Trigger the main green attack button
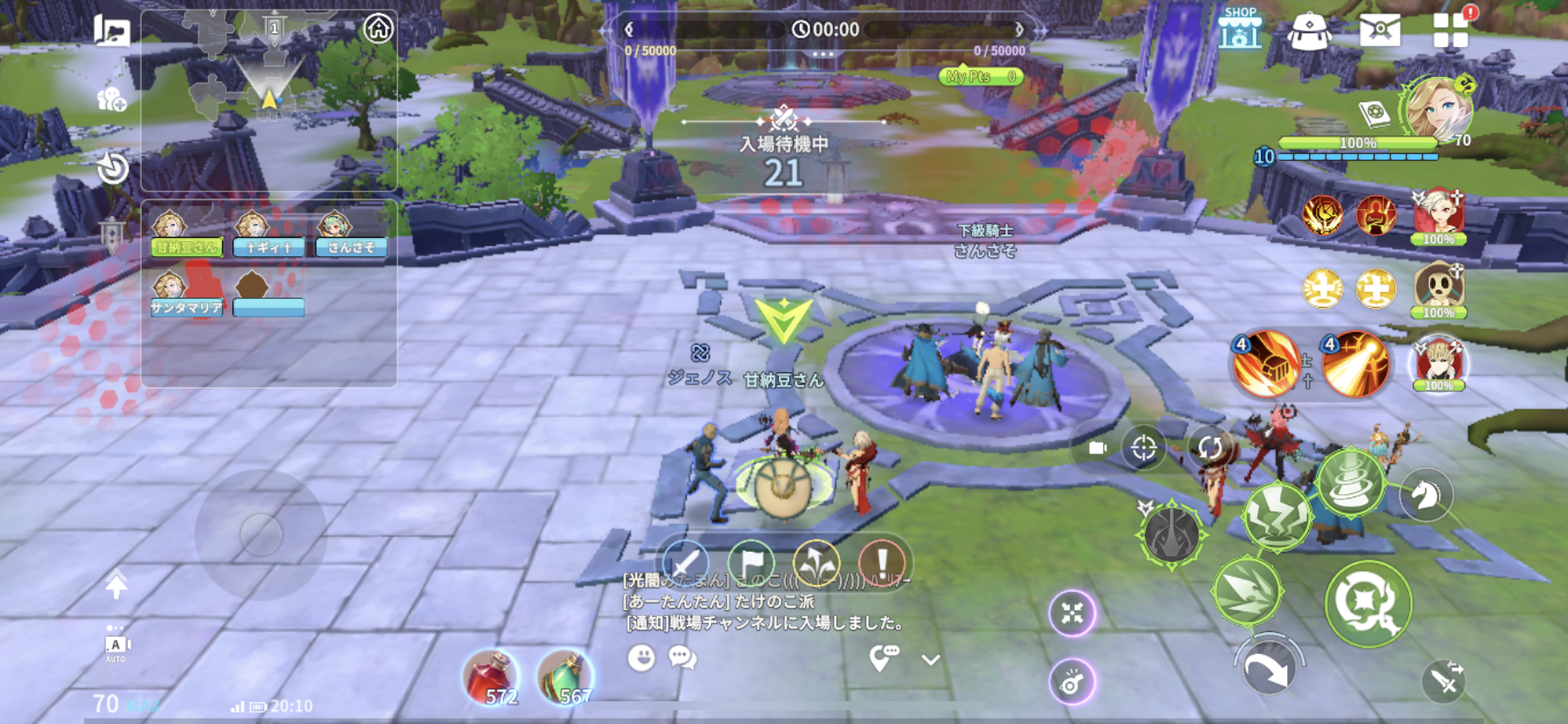Image resolution: width=1568 pixels, height=724 pixels. click(1368, 603)
